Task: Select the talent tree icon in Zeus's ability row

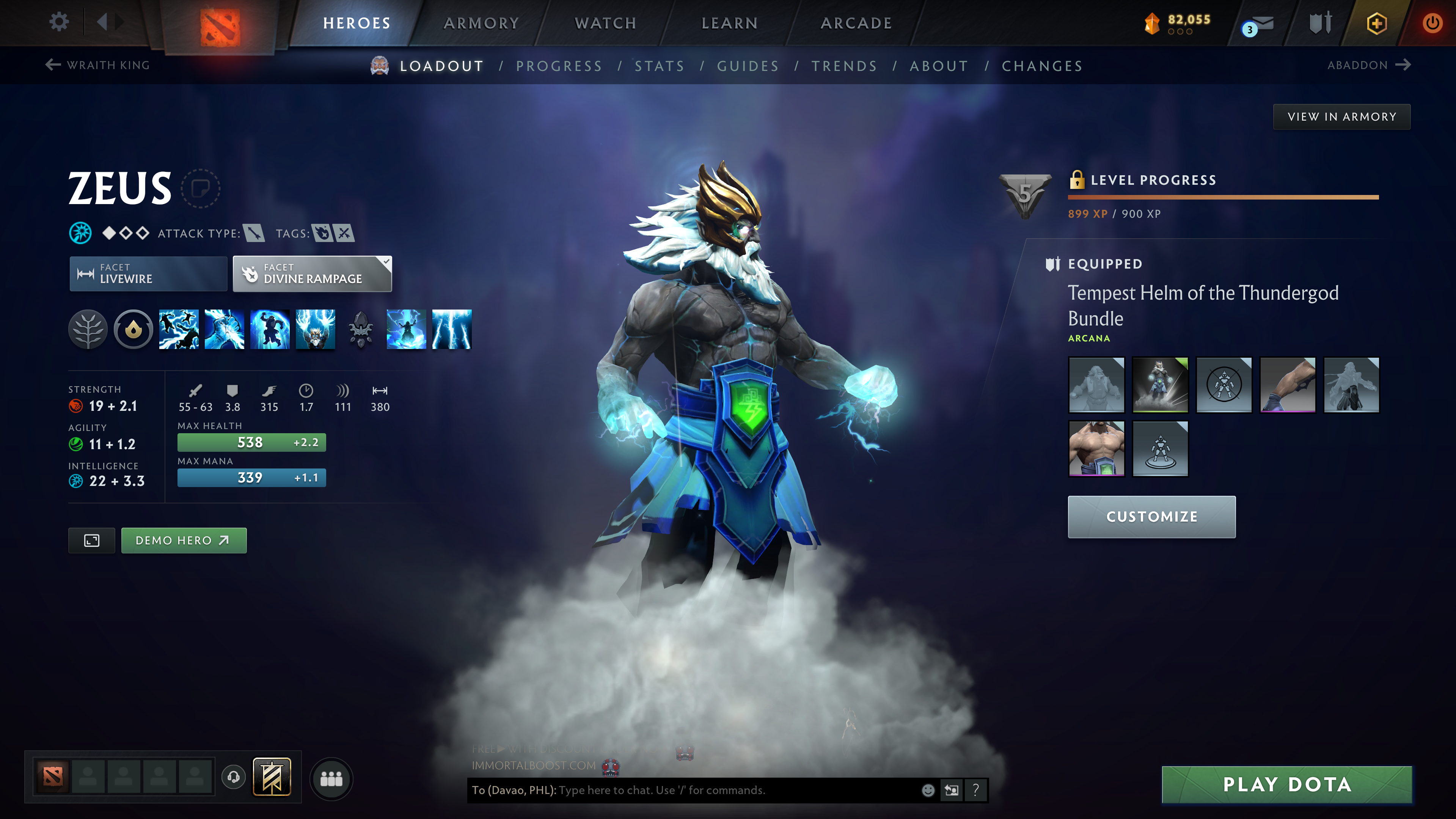Action: point(88,330)
